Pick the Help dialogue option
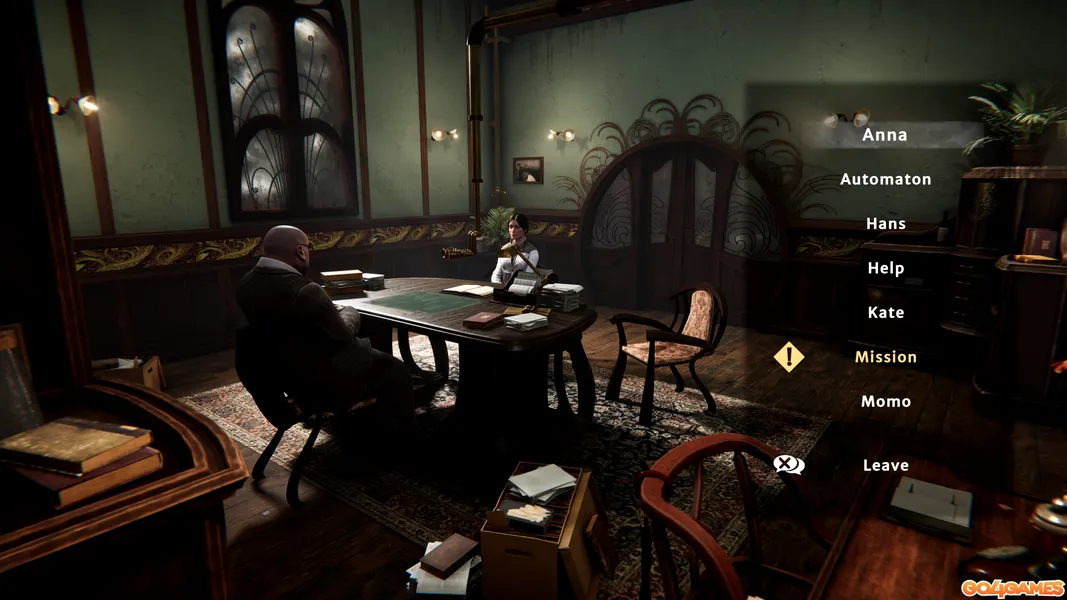Image resolution: width=1067 pixels, height=600 pixels. [x=885, y=268]
